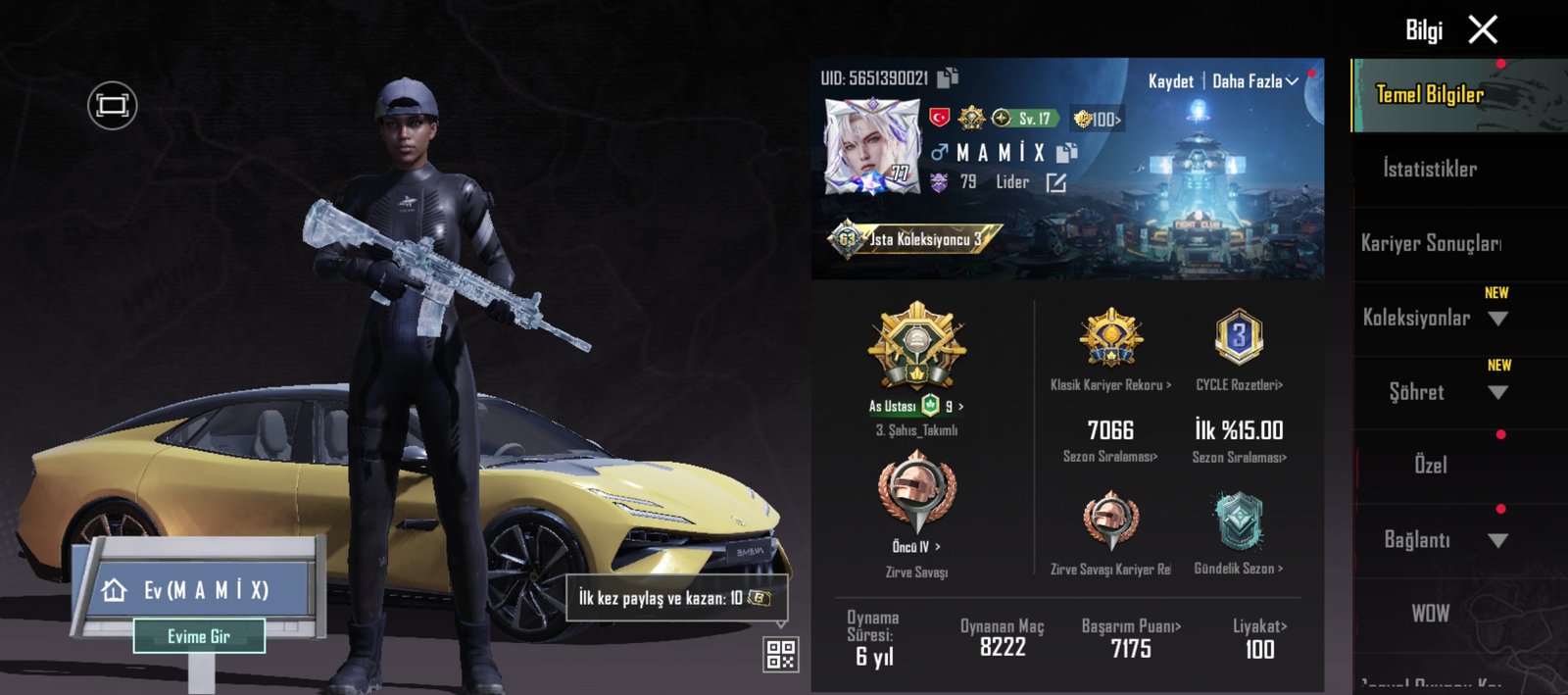This screenshot has width=1568, height=695.
Task: Toggle the fullscreen view icon
Action: (x=113, y=105)
